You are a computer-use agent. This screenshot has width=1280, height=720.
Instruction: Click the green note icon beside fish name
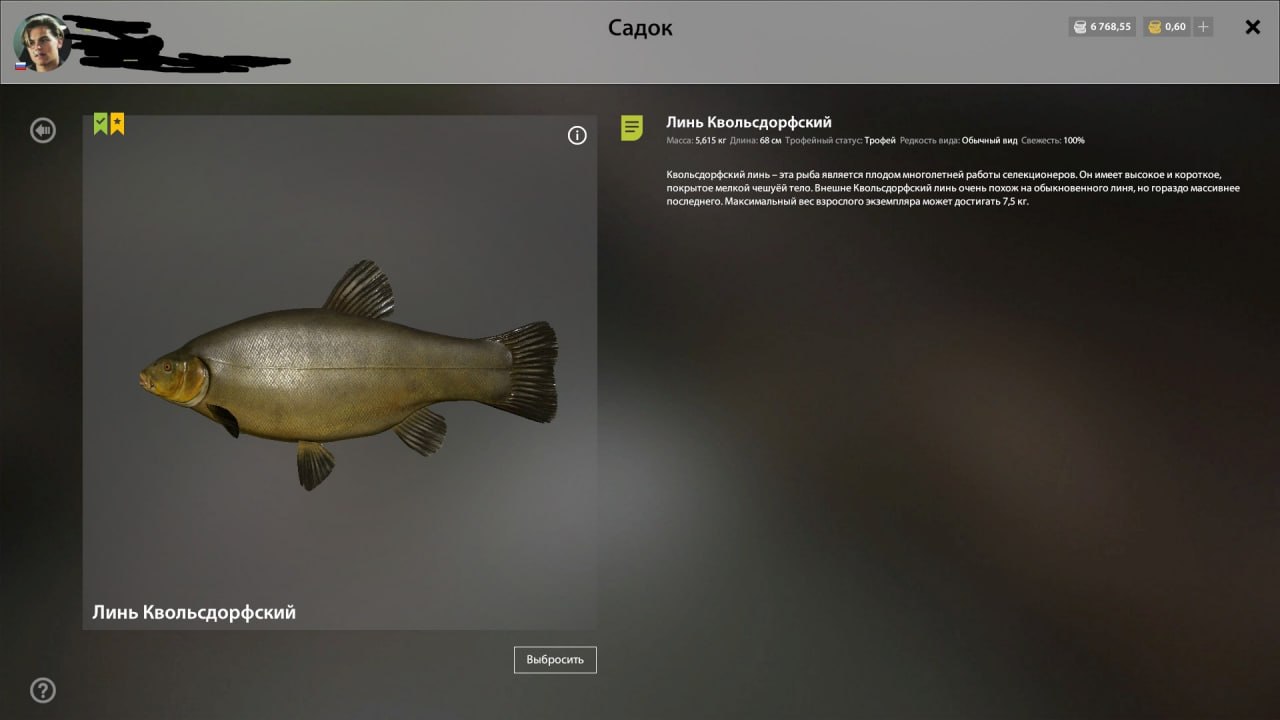tap(632, 128)
